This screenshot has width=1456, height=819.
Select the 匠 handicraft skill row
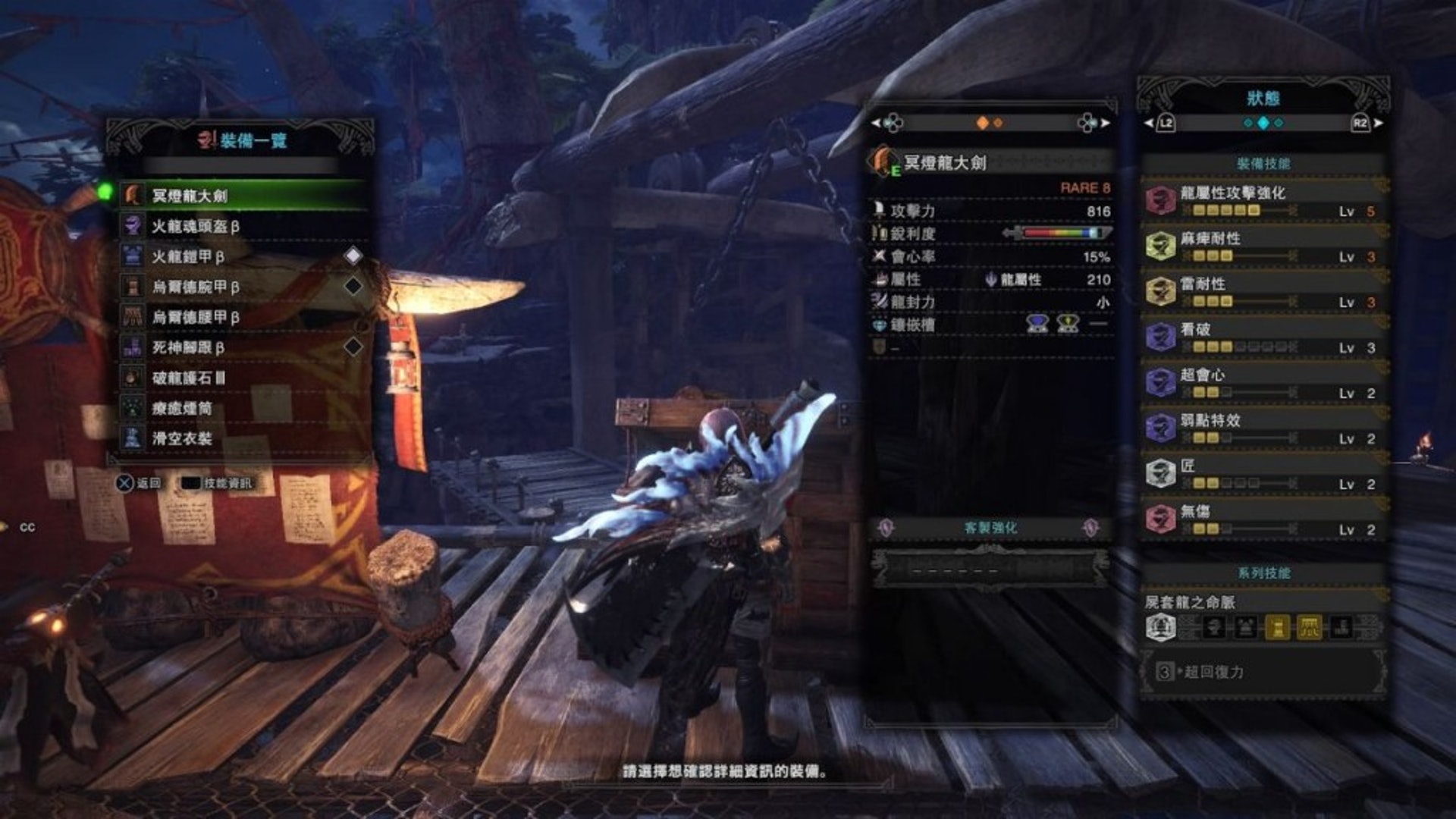coord(1263,474)
